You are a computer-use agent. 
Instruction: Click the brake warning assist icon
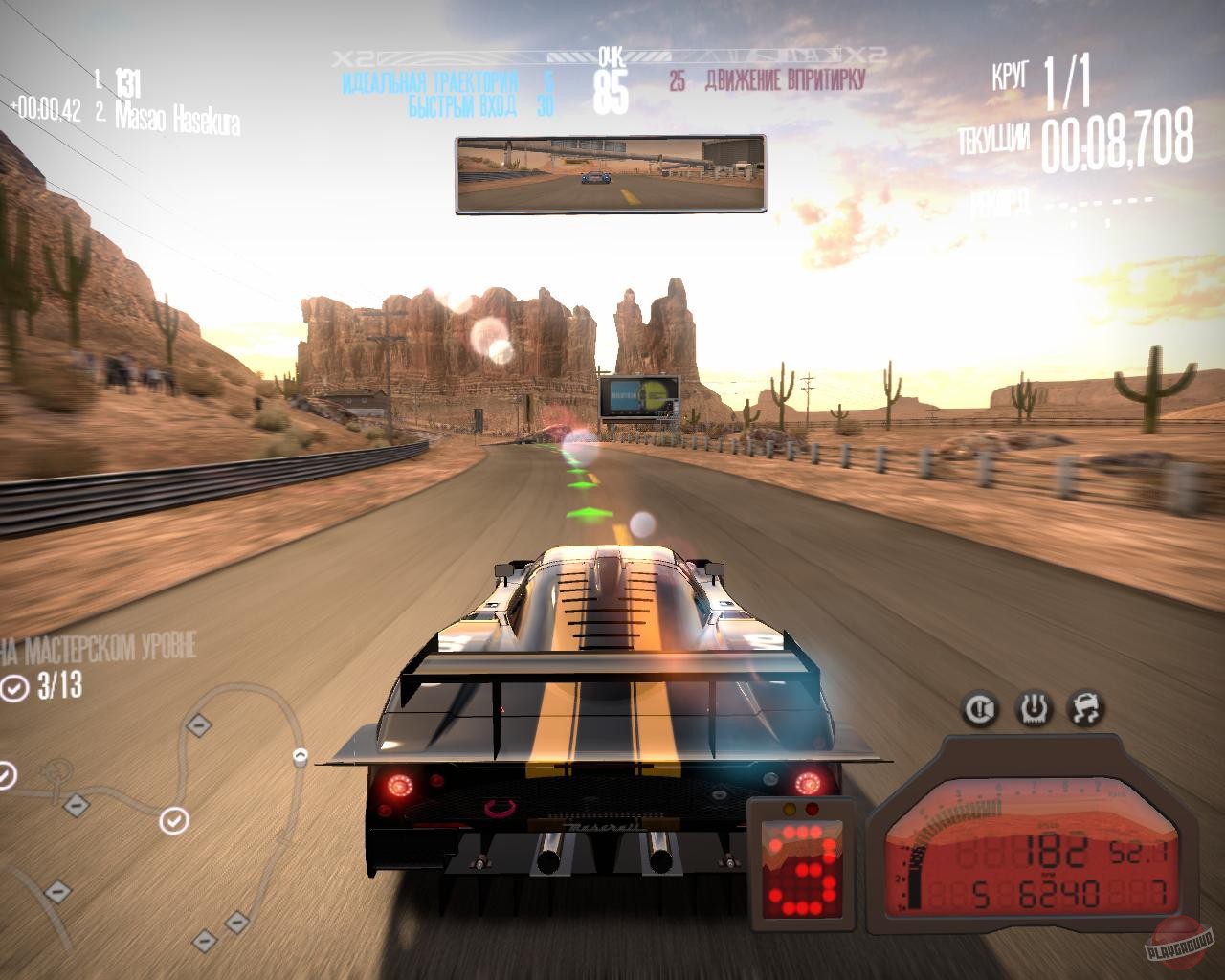[x=982, y=709]
